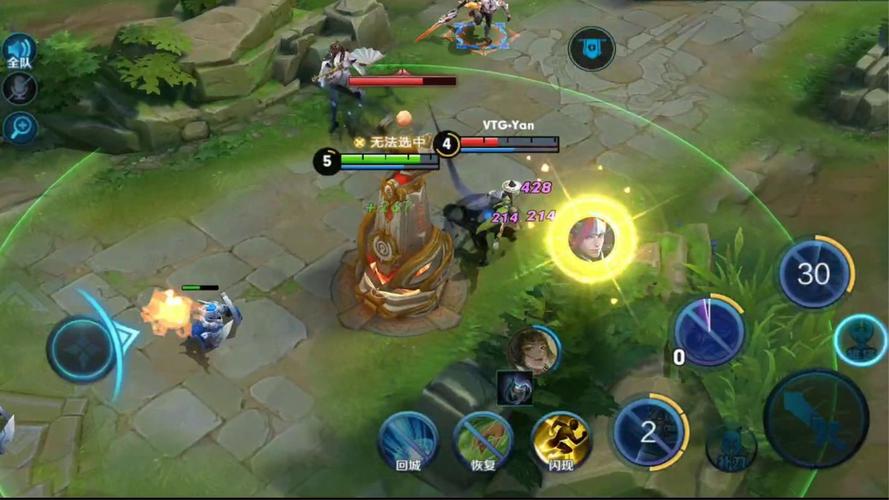The image size is (889, 500).
Task: Select the brown-haired hero portrait
Action: (x=533, y=351)
